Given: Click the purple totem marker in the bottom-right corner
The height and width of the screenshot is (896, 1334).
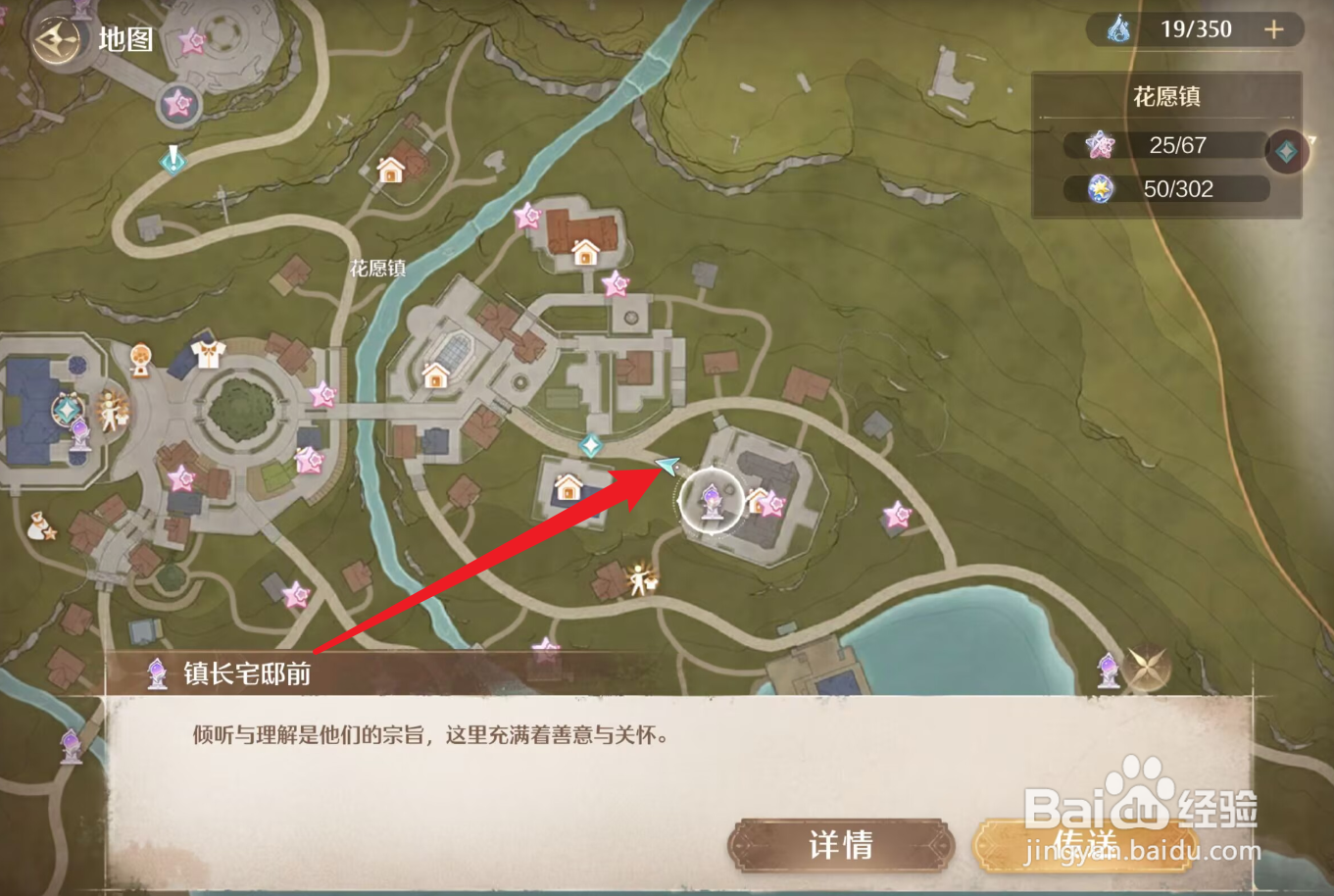Looking at the screenshot, I should [x=1109, y=671].
